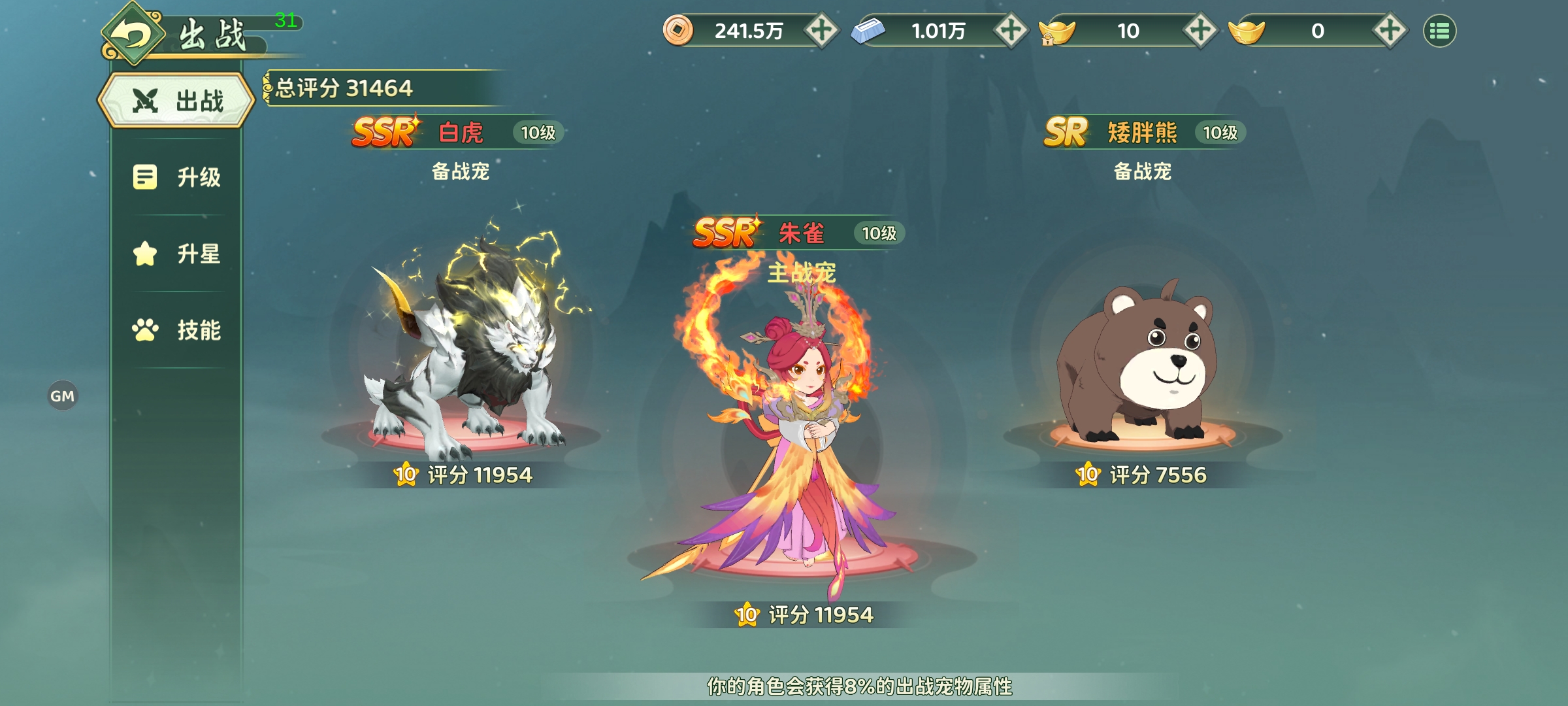Open the 升星 star-up panel

[175, 255]
